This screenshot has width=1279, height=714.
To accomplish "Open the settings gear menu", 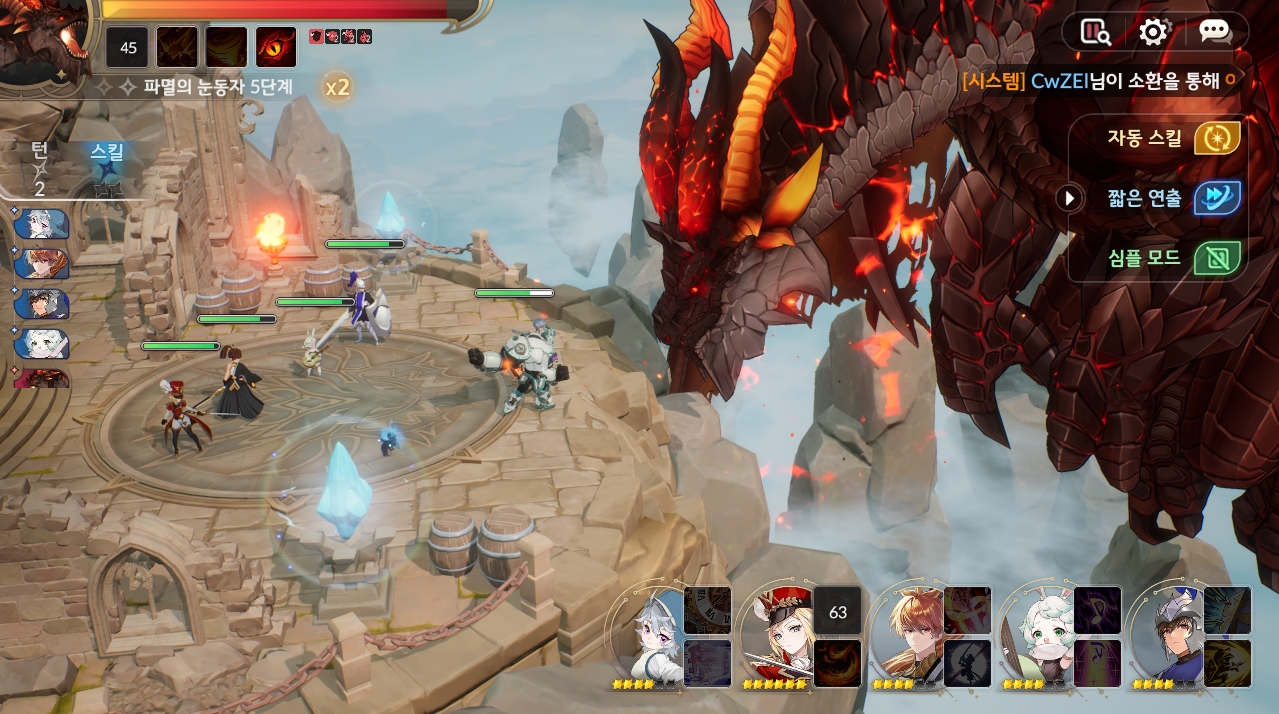I will [1153, 32].
